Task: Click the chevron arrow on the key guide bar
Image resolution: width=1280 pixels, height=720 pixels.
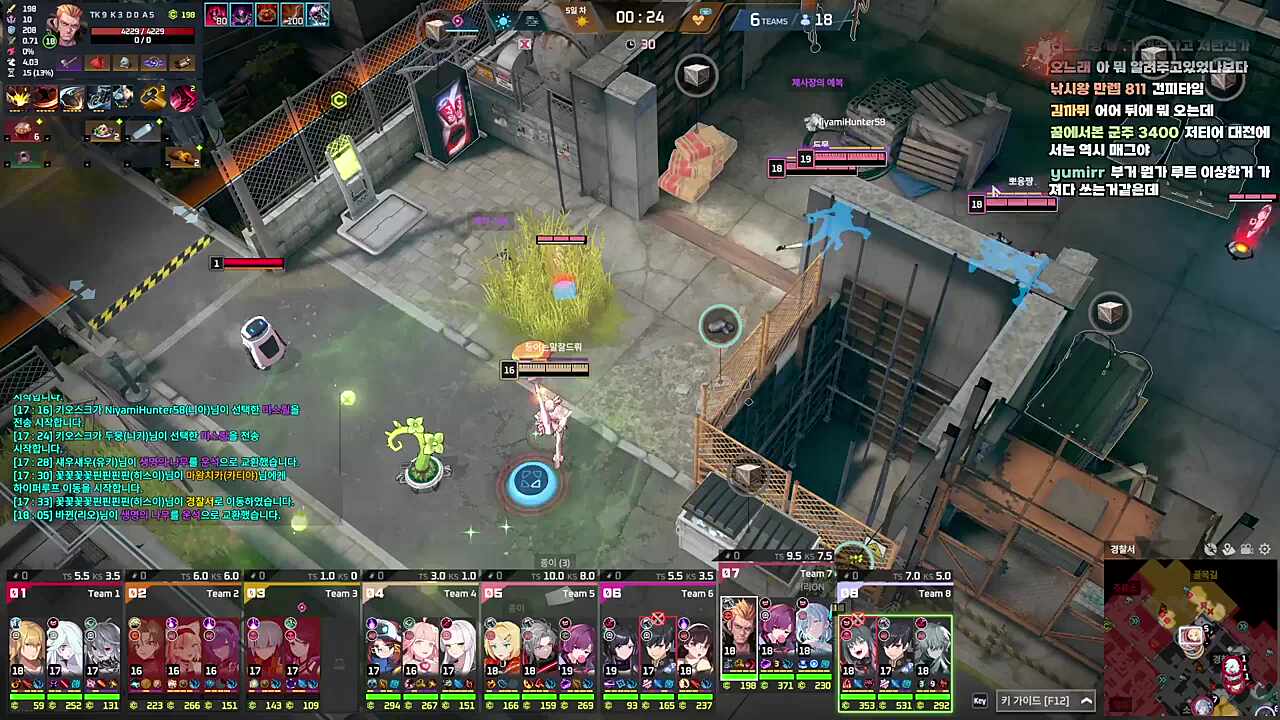Action: click(x=1084, y=701)
